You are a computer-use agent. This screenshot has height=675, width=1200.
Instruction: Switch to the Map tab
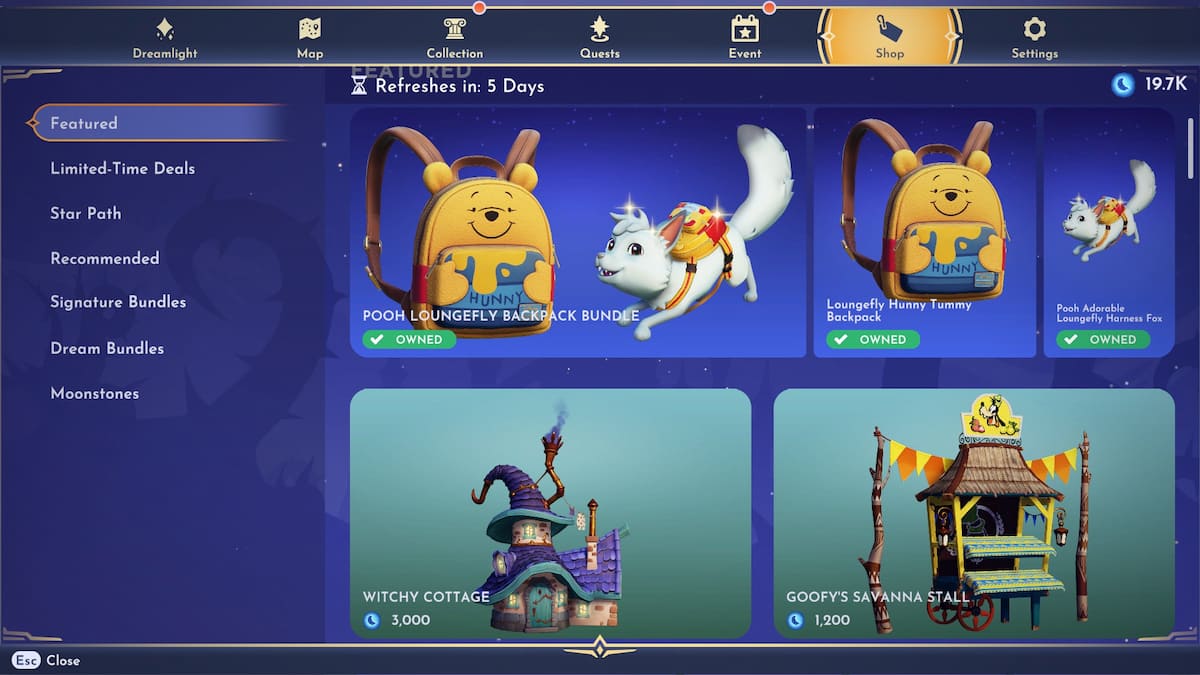[310, 38]
